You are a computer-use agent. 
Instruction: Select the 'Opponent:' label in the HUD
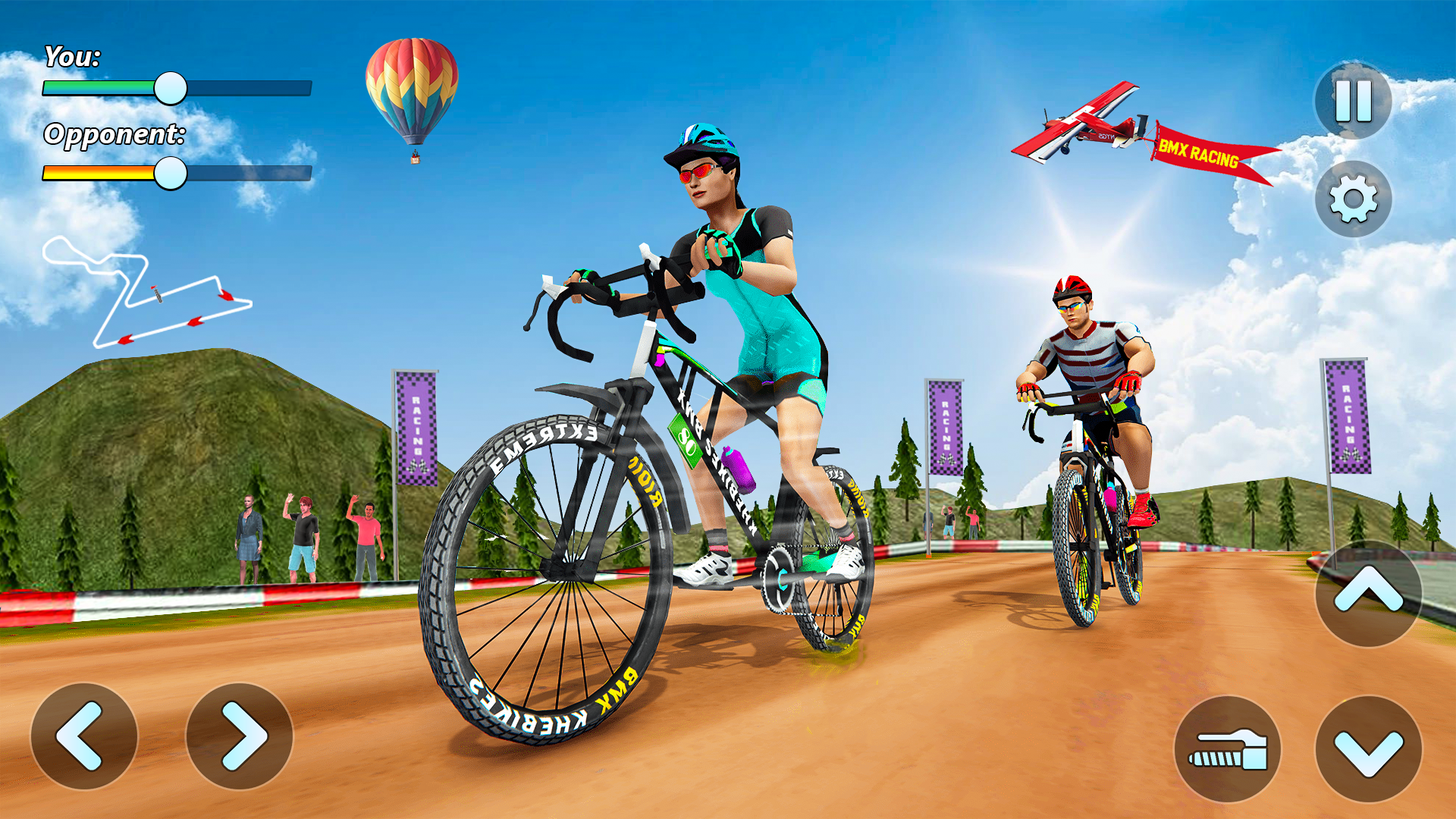point(115,136)
